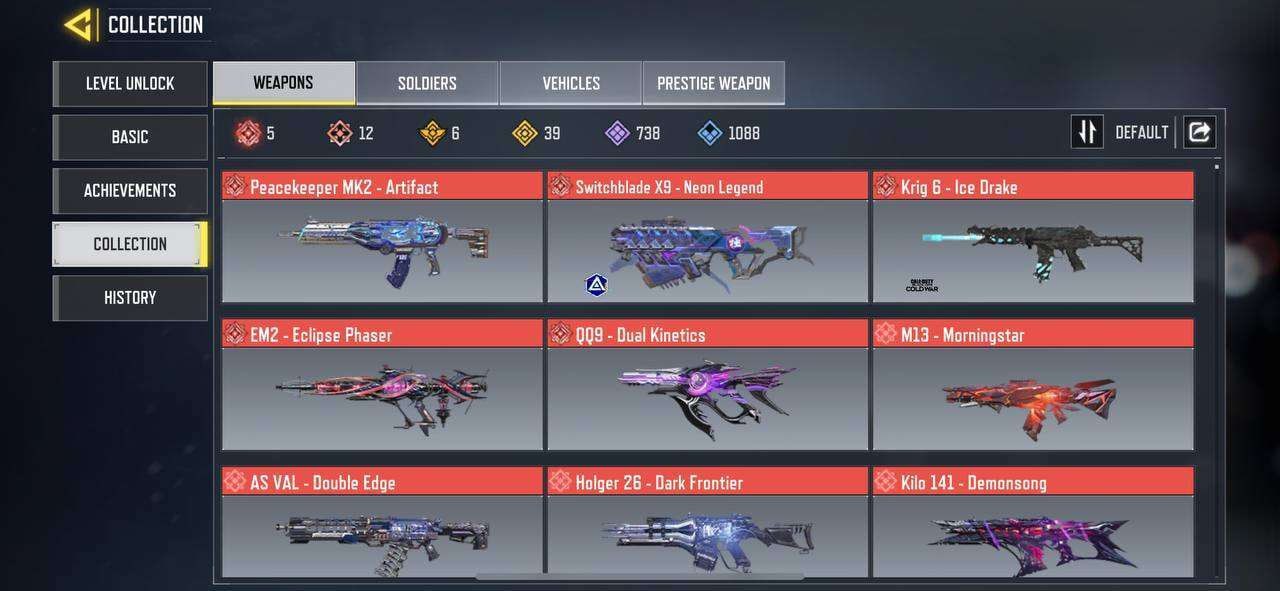This screenshot has height=591, width=1280.
Task: Select the Peacekeeper MK2 - Artifact card
Action: tap(382, 238)
